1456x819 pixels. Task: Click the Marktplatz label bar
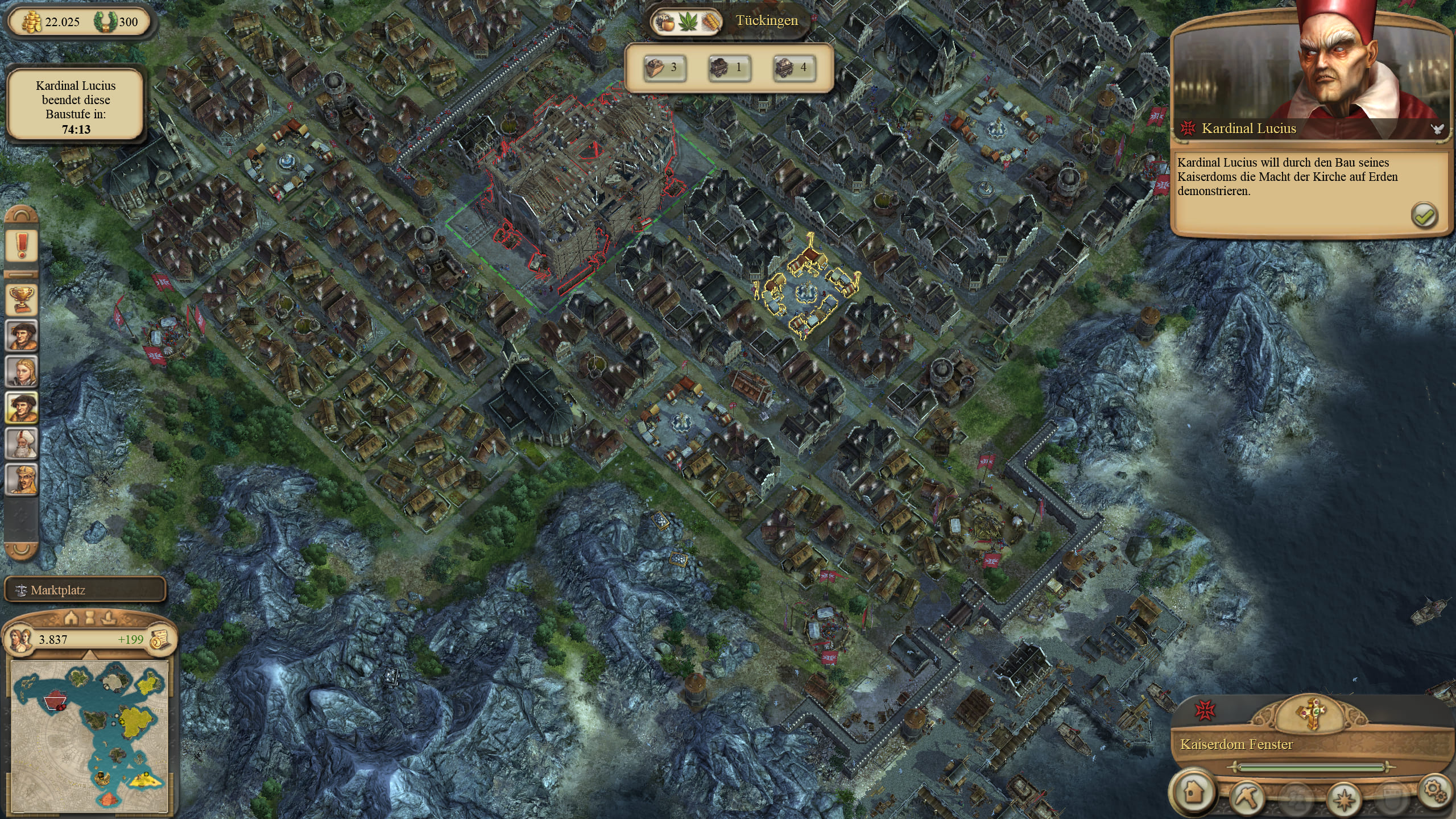click(x=85, y=590)
